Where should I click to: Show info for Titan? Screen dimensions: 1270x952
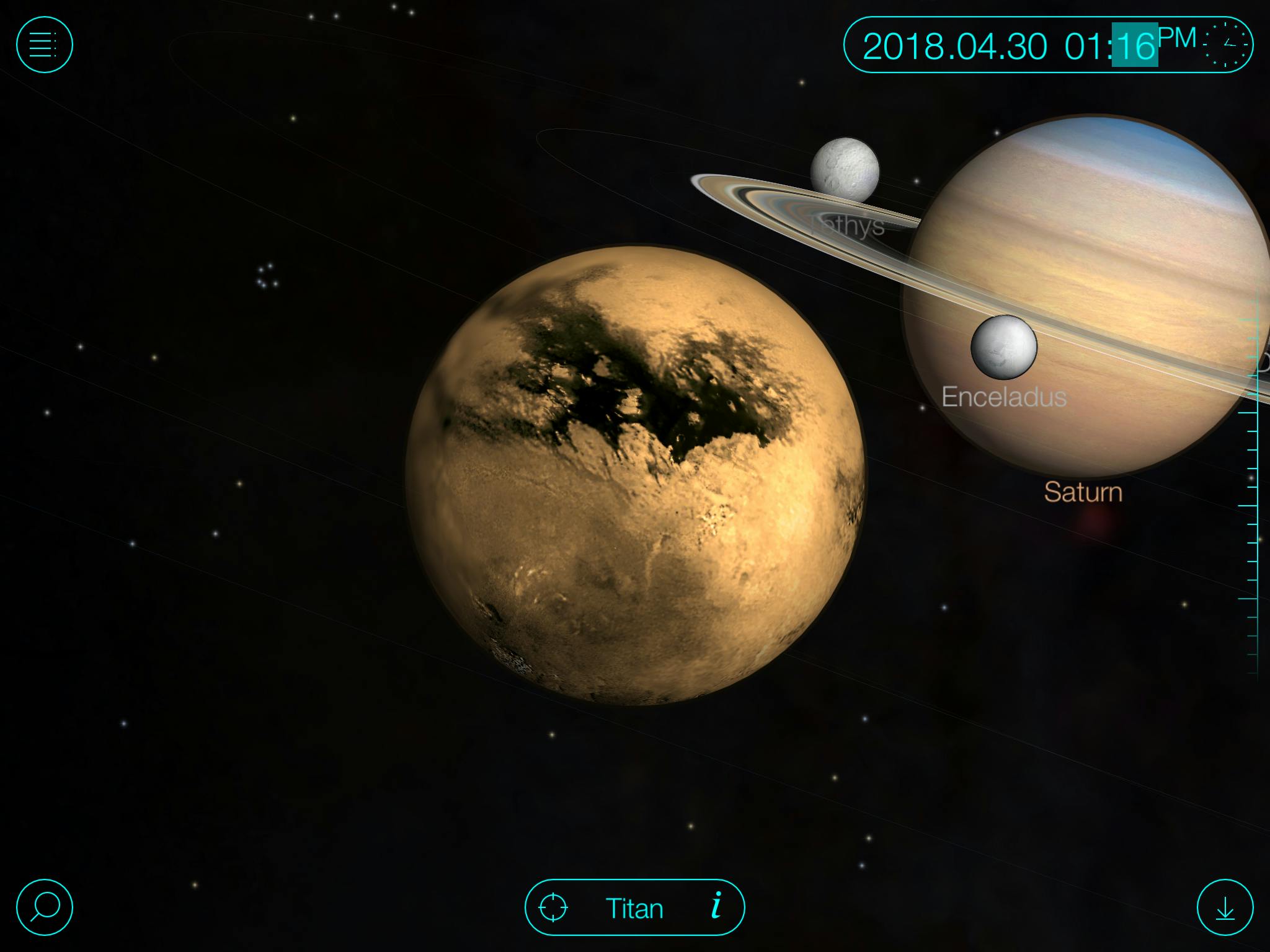coord(717,906)
